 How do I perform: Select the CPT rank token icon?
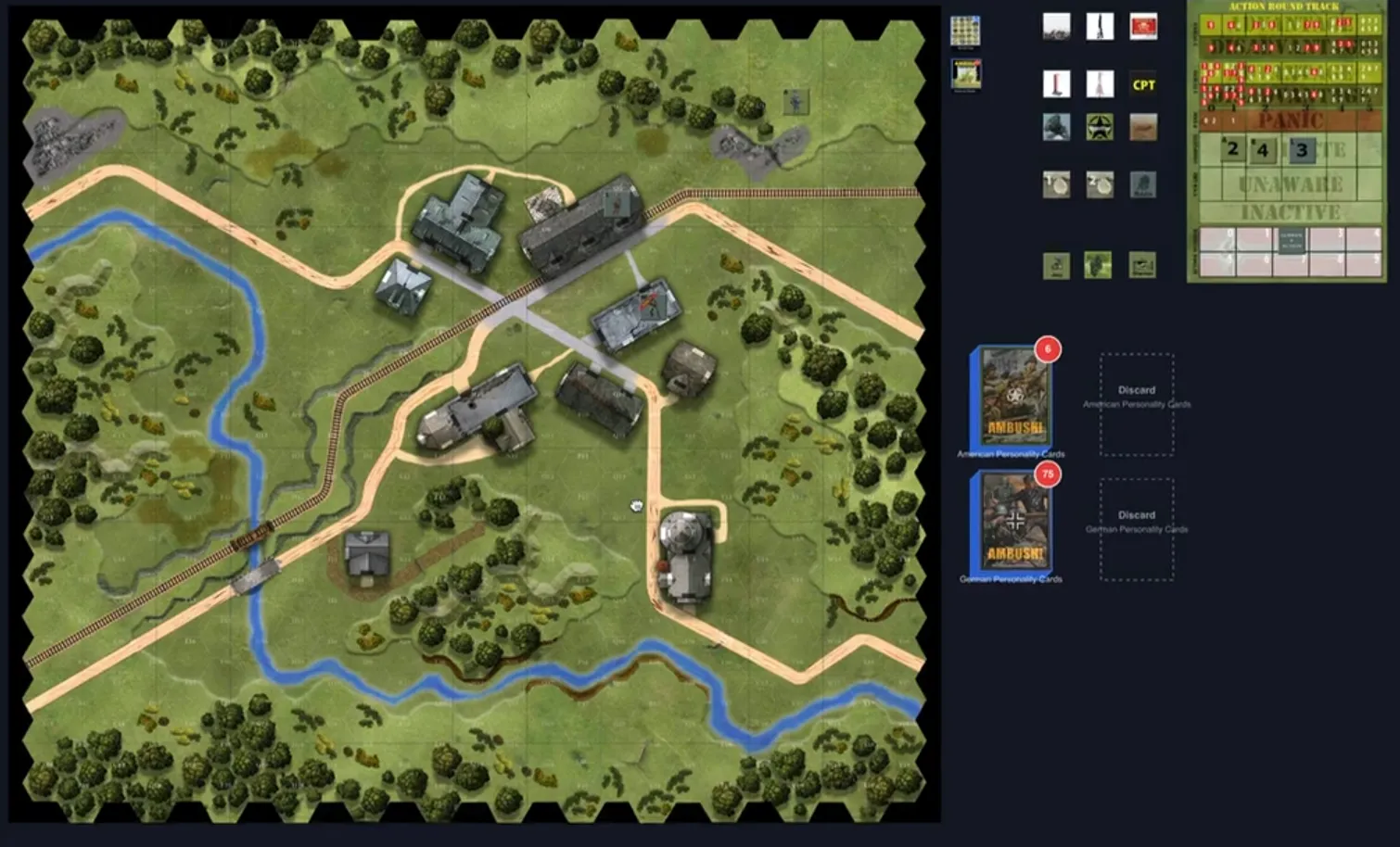click(x=1142, y=84)
